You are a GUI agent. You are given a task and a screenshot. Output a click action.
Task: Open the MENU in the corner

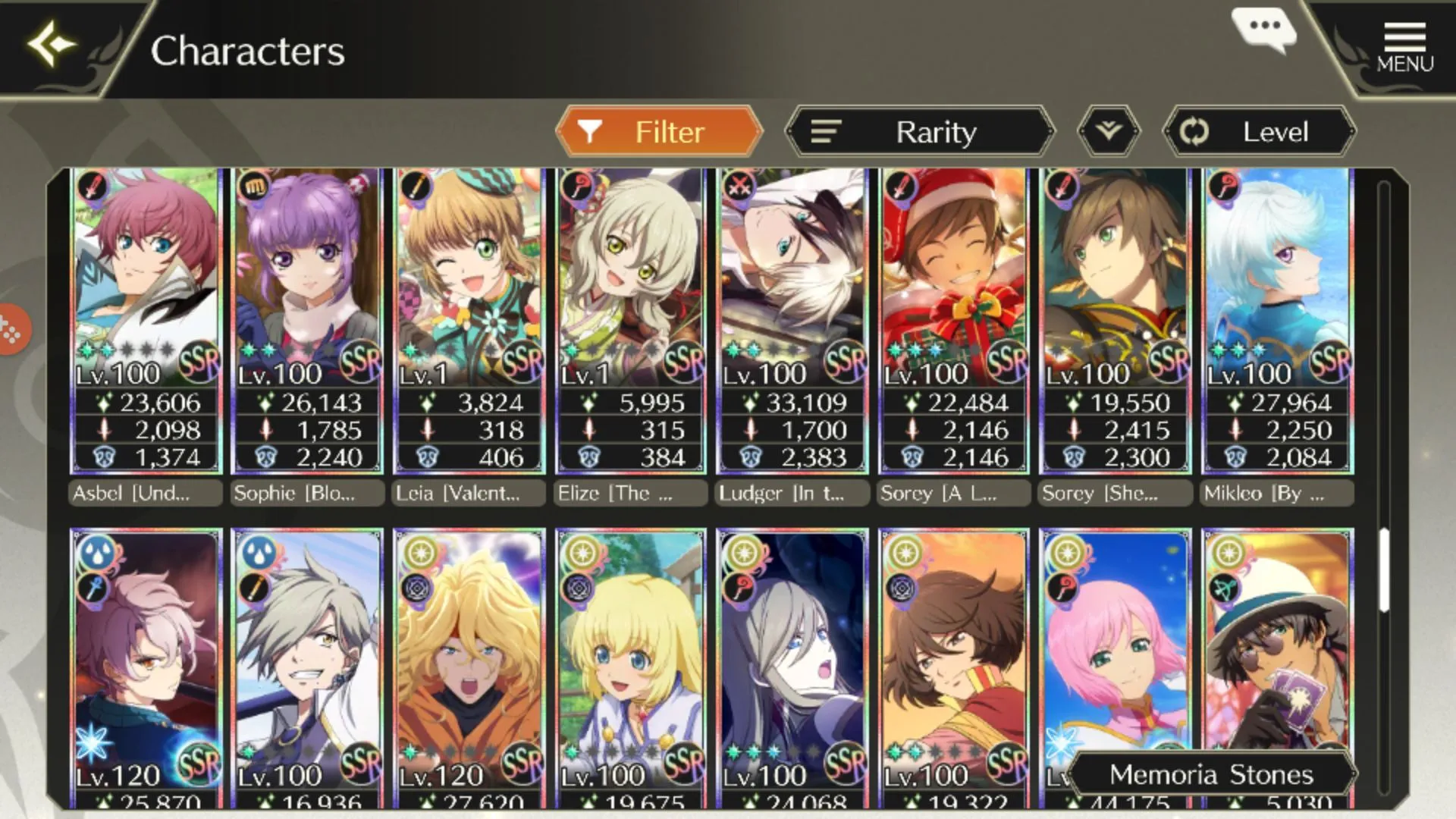tap(1404, 47)
